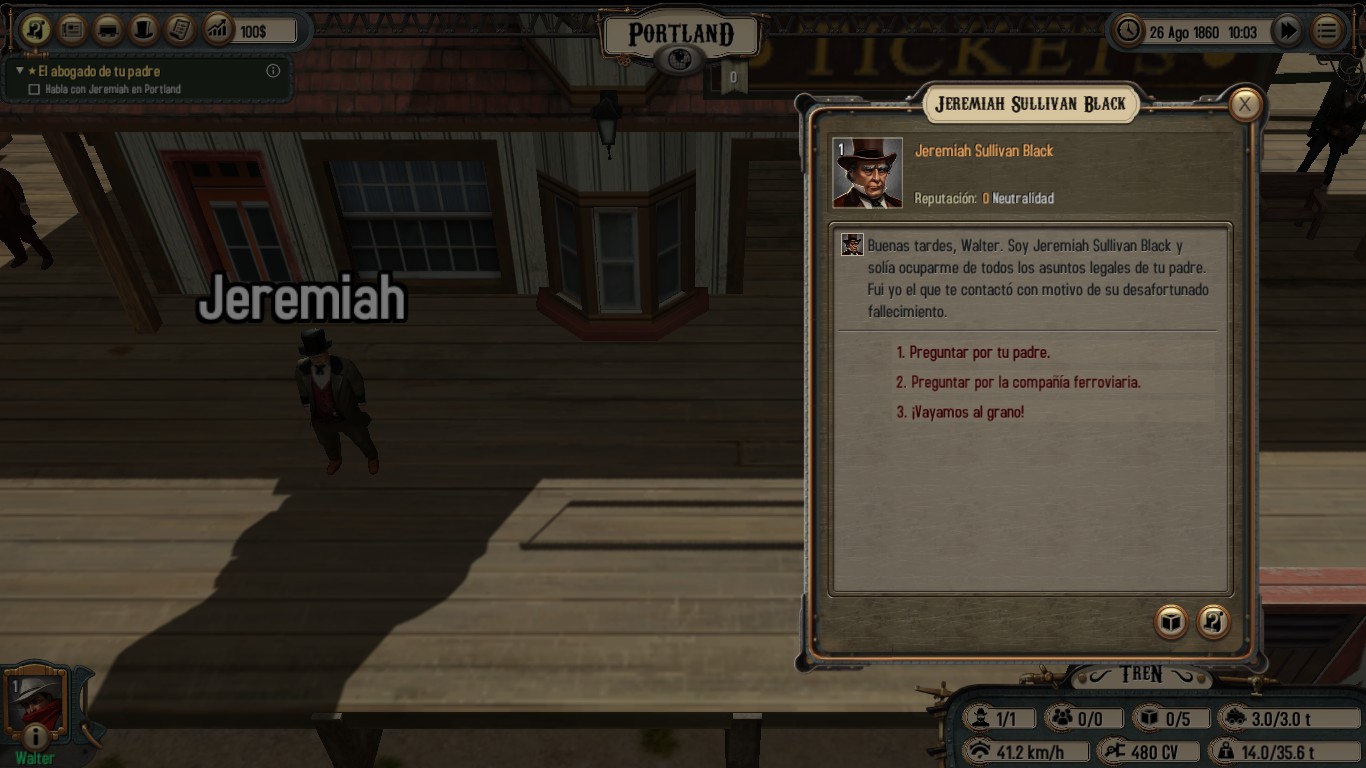Screen dimensions: 1366x768
Task: Close the Jeremiah Sullivan Black dialogue window
Action: coord(1244,104)
